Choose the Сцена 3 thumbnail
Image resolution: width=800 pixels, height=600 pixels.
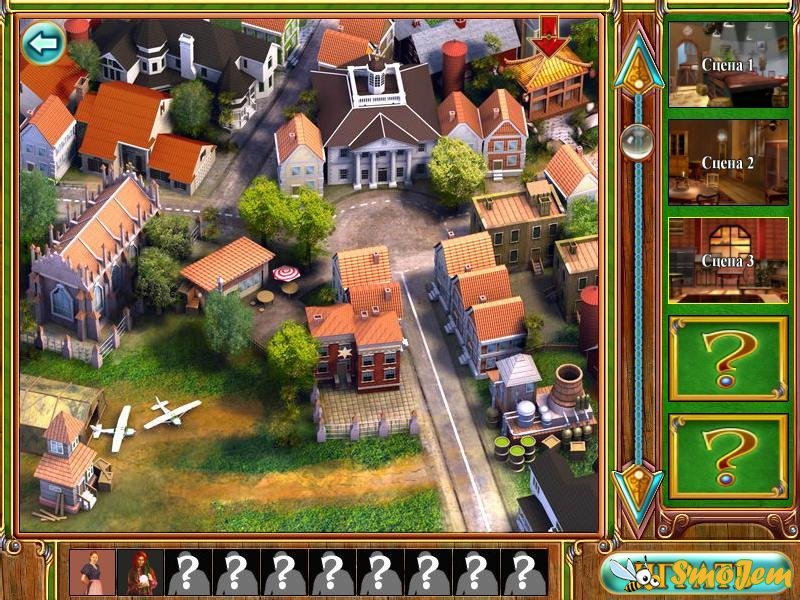pyautogui.click(x=727, y=260)
